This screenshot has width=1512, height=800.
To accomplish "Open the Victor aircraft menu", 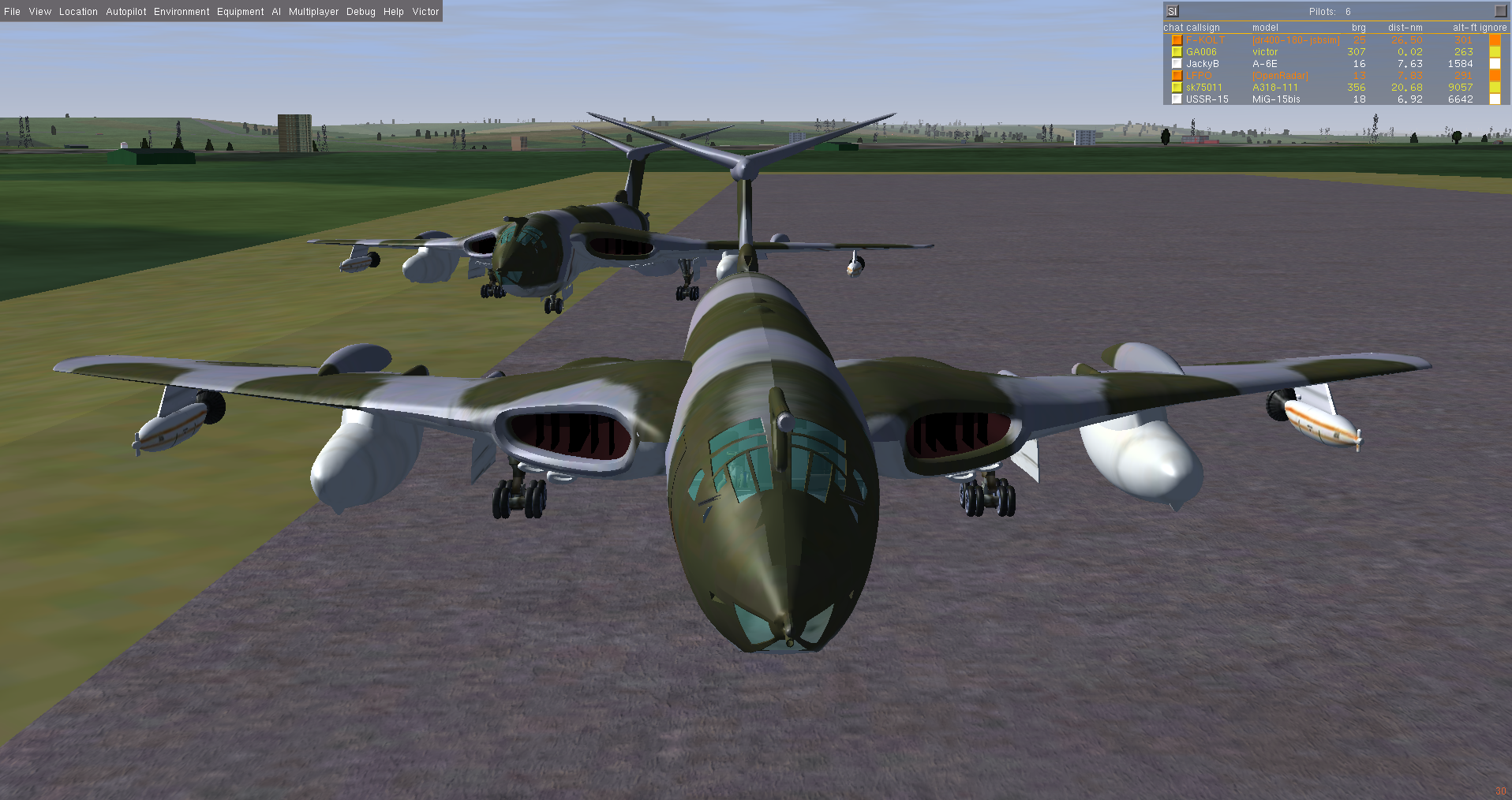I will click(425, 12).
